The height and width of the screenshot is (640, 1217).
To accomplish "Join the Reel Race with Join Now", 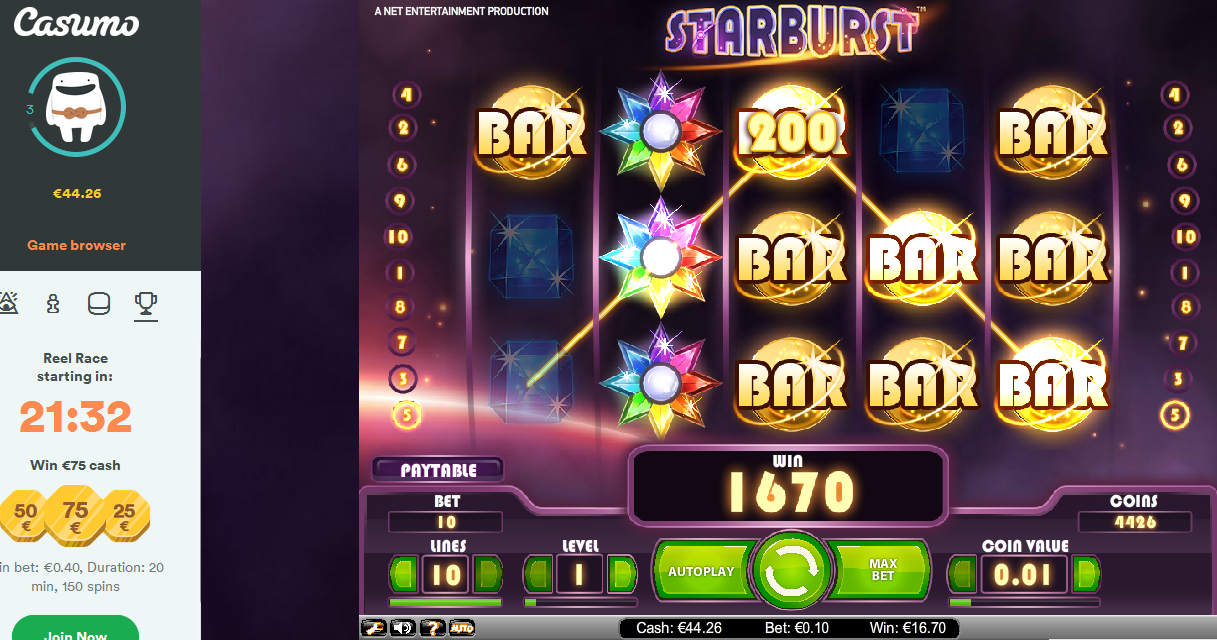I will [x=76, y=631].
